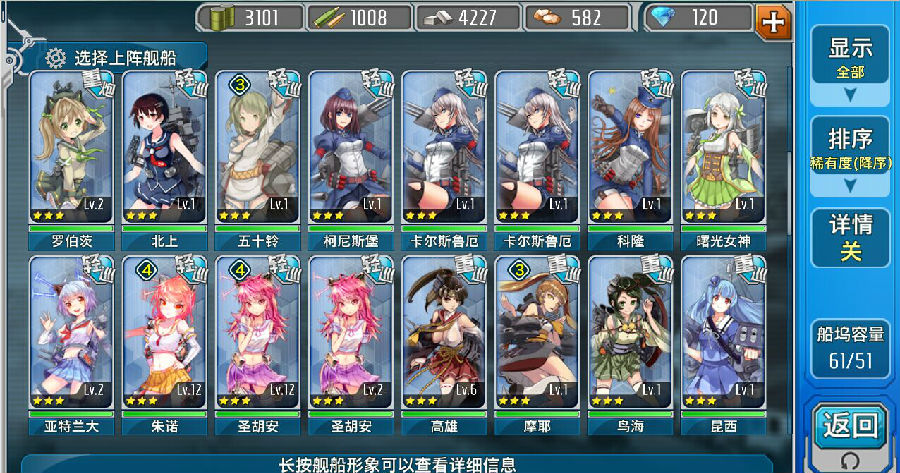Add diamonds with the orange plus button
The width and height of the screenshot is (900, 473).
click(774, 20)
